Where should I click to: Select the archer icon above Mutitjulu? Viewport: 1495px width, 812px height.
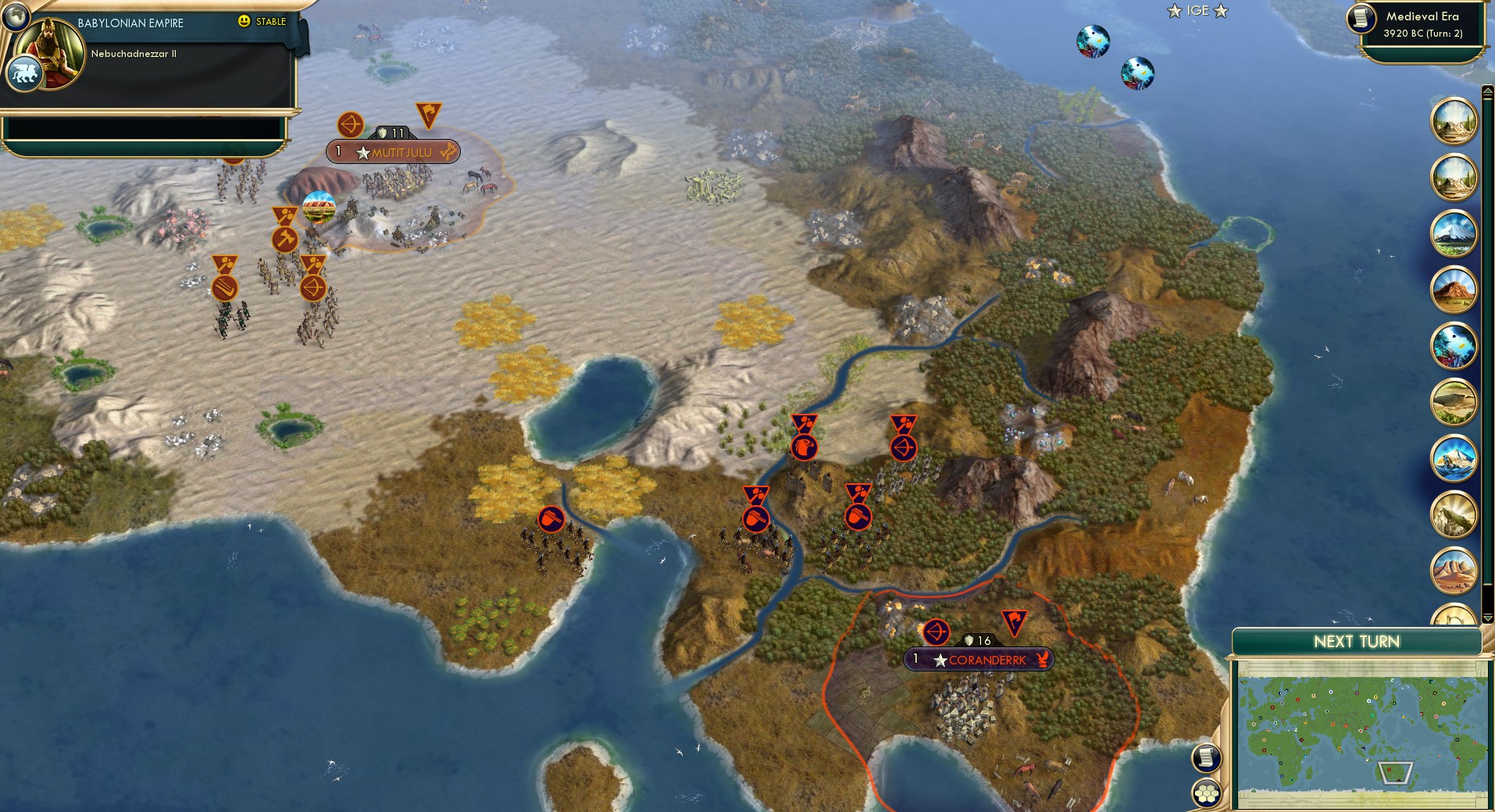(350, 125)
